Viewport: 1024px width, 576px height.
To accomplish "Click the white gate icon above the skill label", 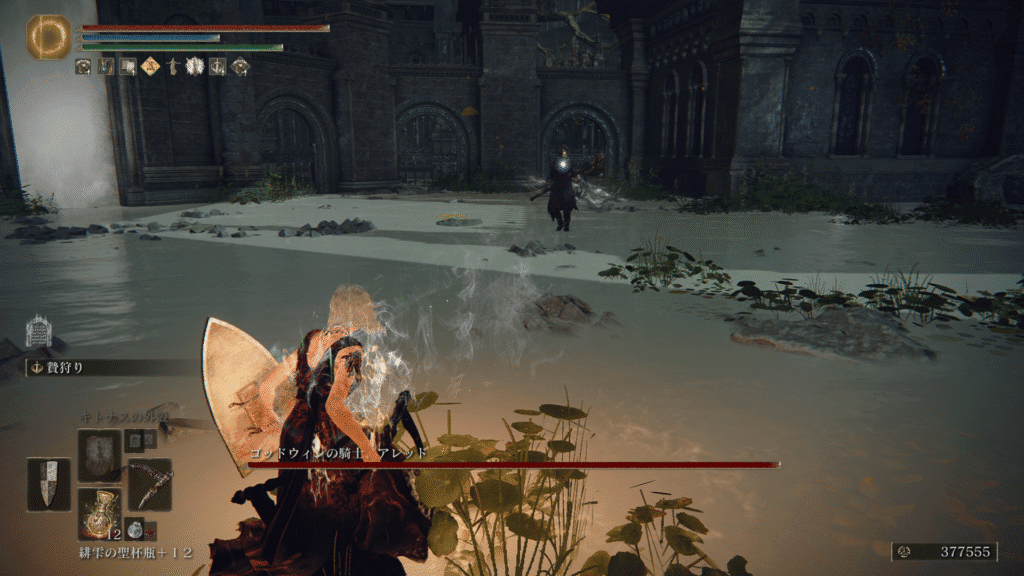I will coord(38,332).
